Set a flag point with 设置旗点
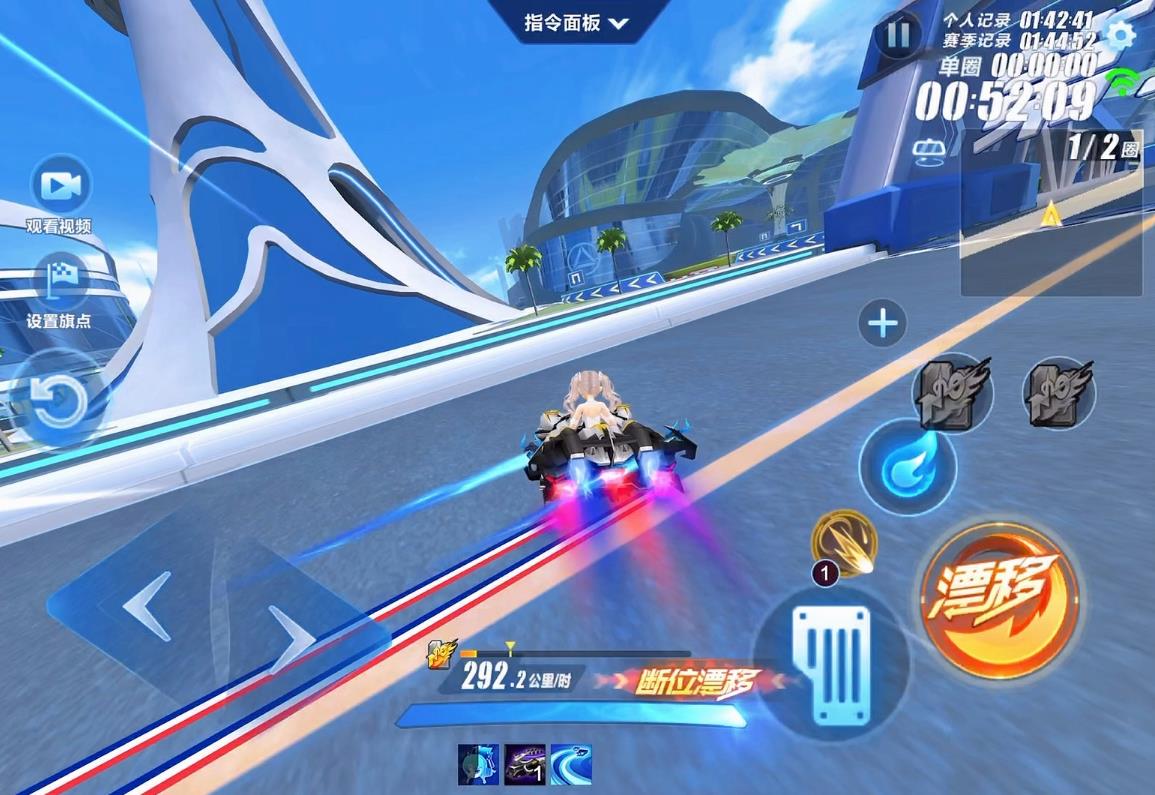Viewport: 1155px width, 795px height. 61,281
